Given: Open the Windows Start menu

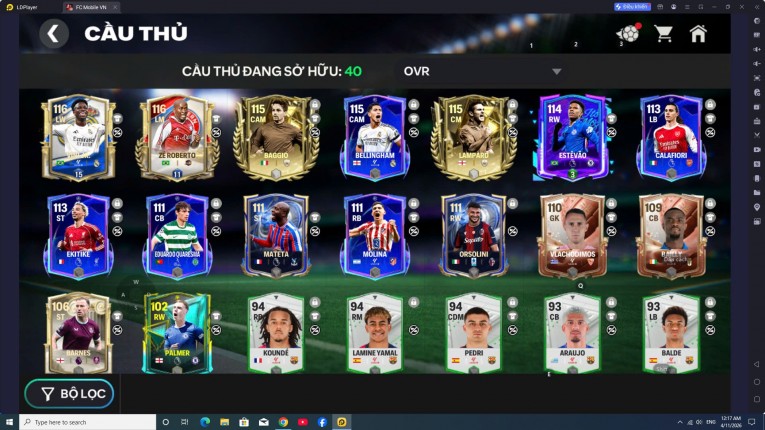Looking at the screenshot, I should tap(10, 422).
